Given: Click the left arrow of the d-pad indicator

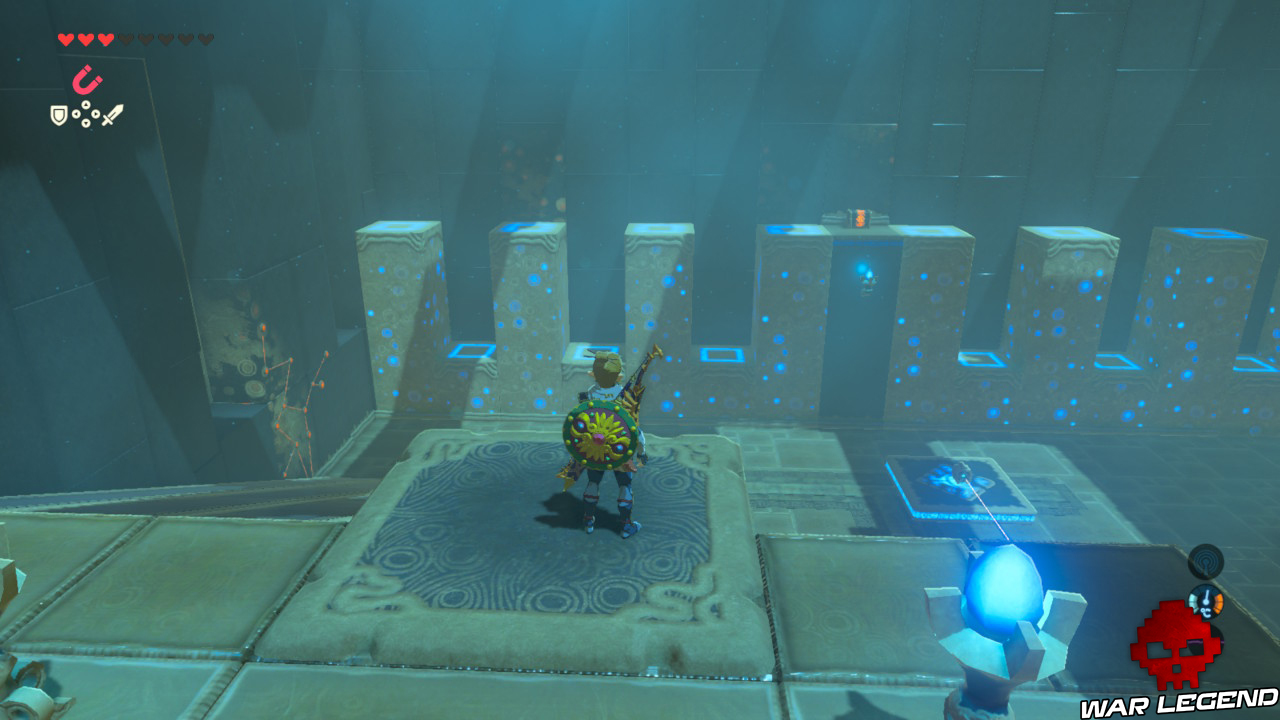Looking at the screenshot, I should [x=76, y=114].
